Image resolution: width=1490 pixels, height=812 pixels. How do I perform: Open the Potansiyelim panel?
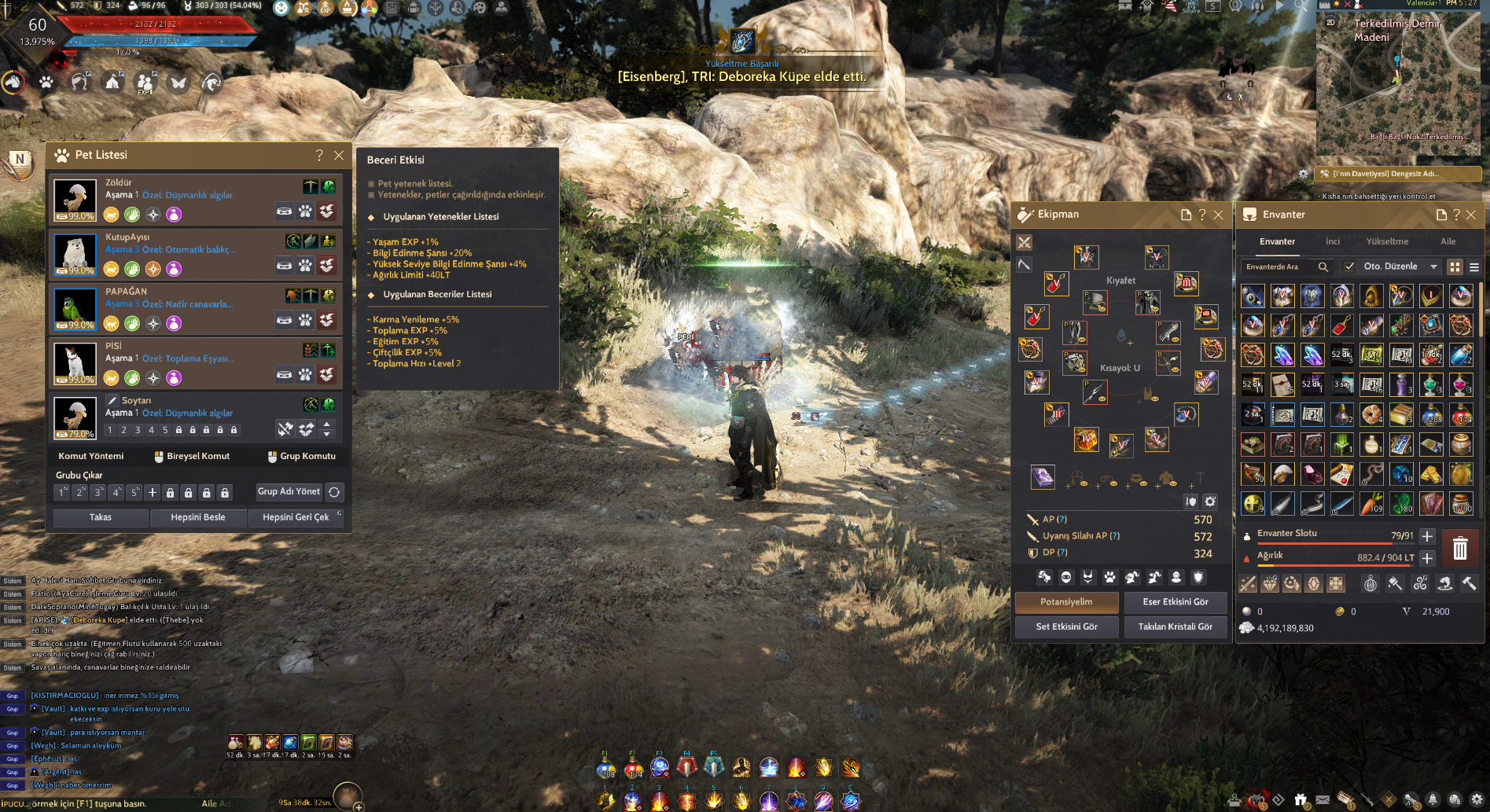[1066, 602]
